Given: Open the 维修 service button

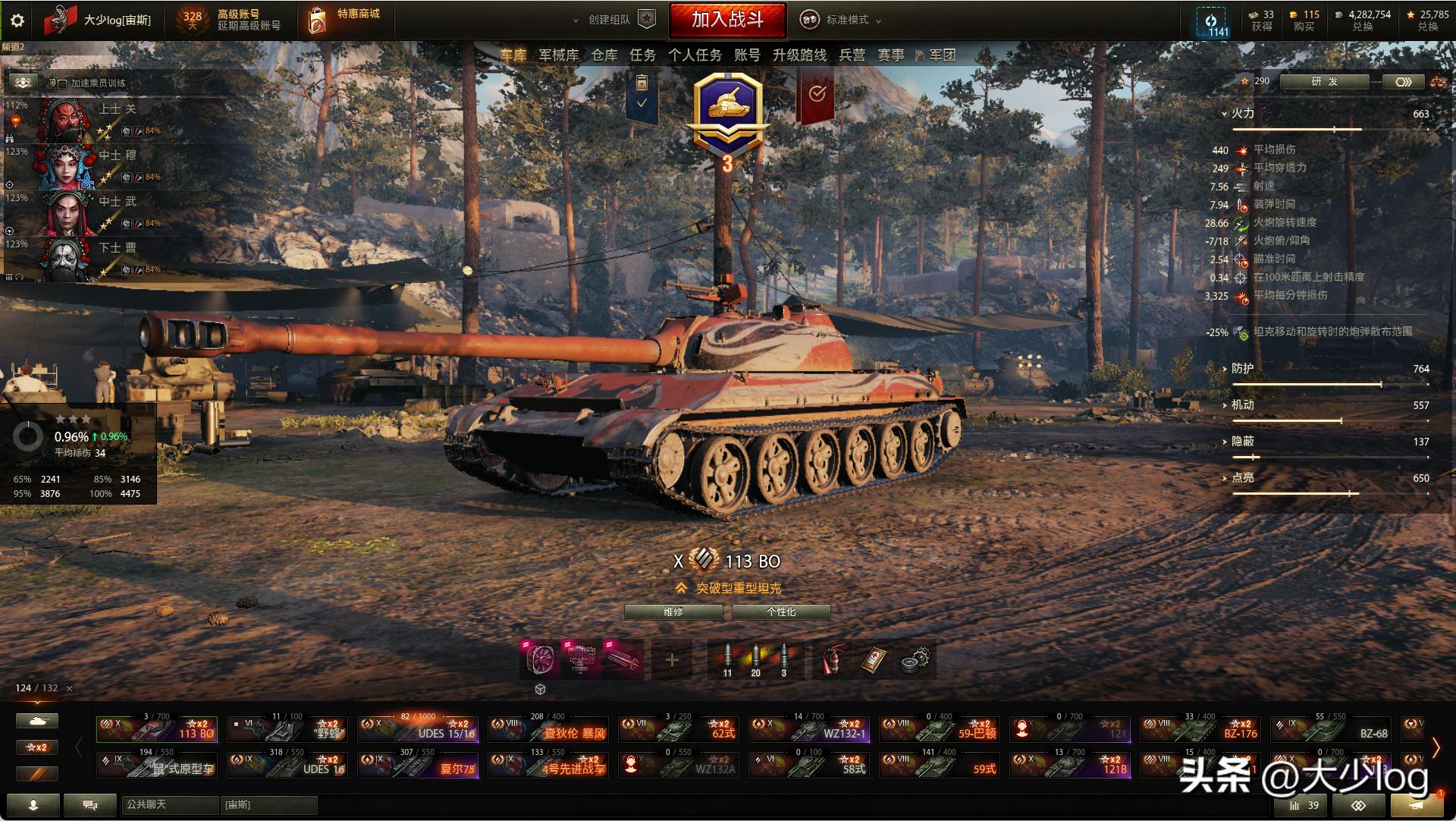Looking at the screenshot, I should tap(673, 612).
